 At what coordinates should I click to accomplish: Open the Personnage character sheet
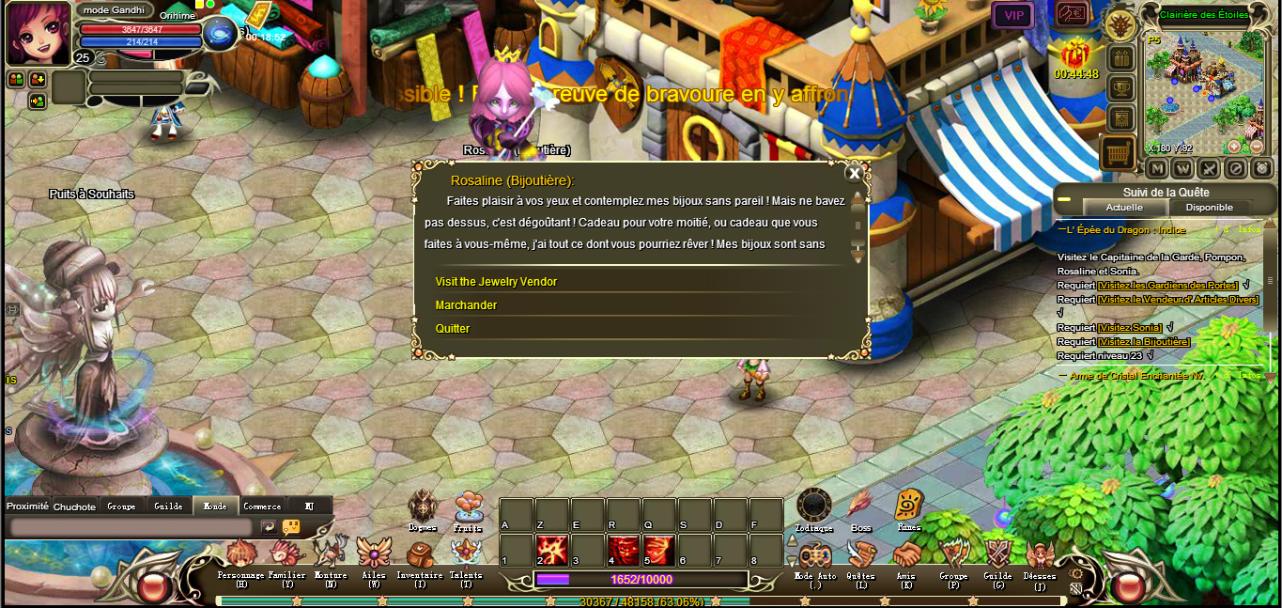[241, 555]
